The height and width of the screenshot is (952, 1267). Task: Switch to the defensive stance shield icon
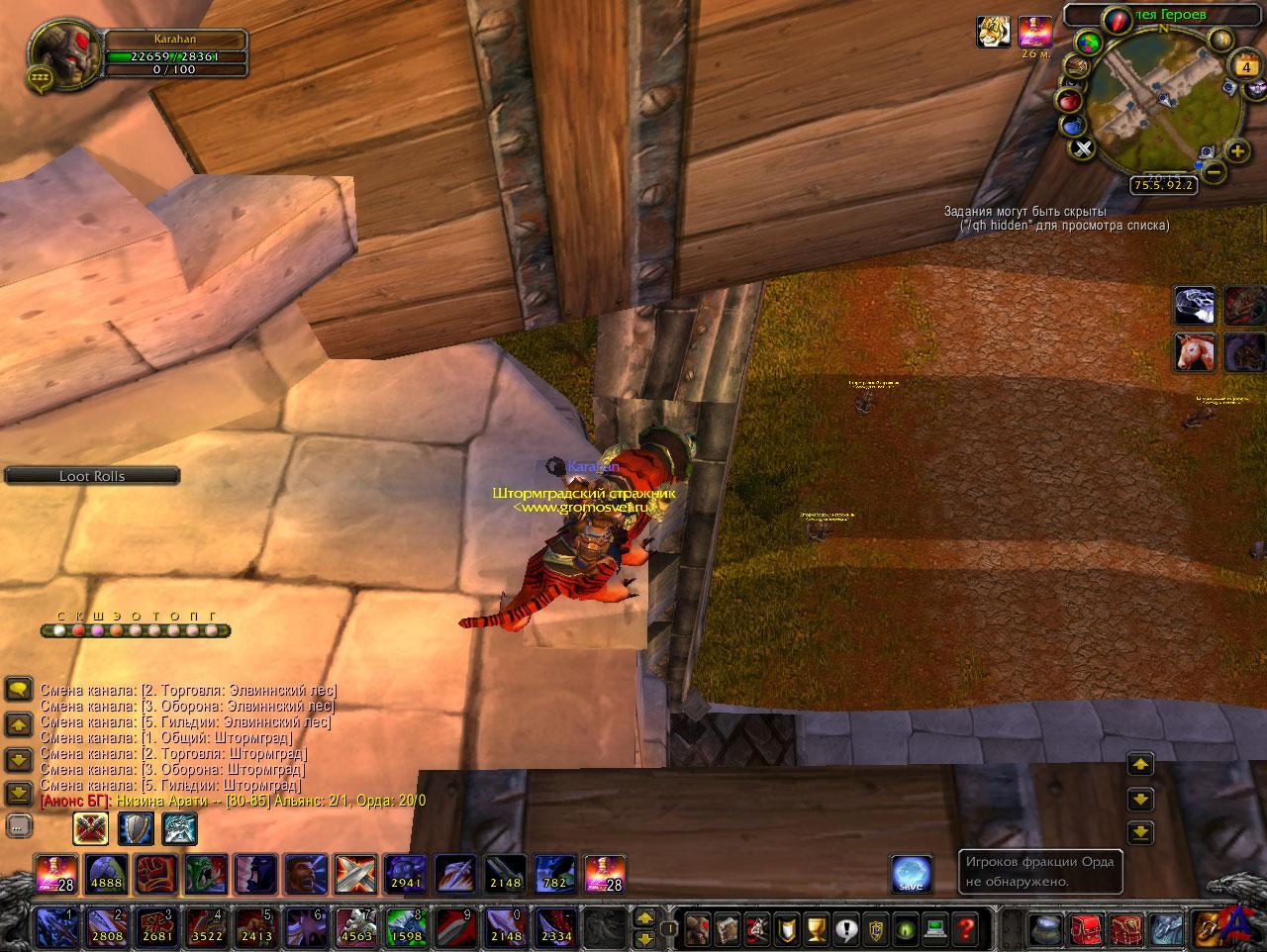click(136, 828)
